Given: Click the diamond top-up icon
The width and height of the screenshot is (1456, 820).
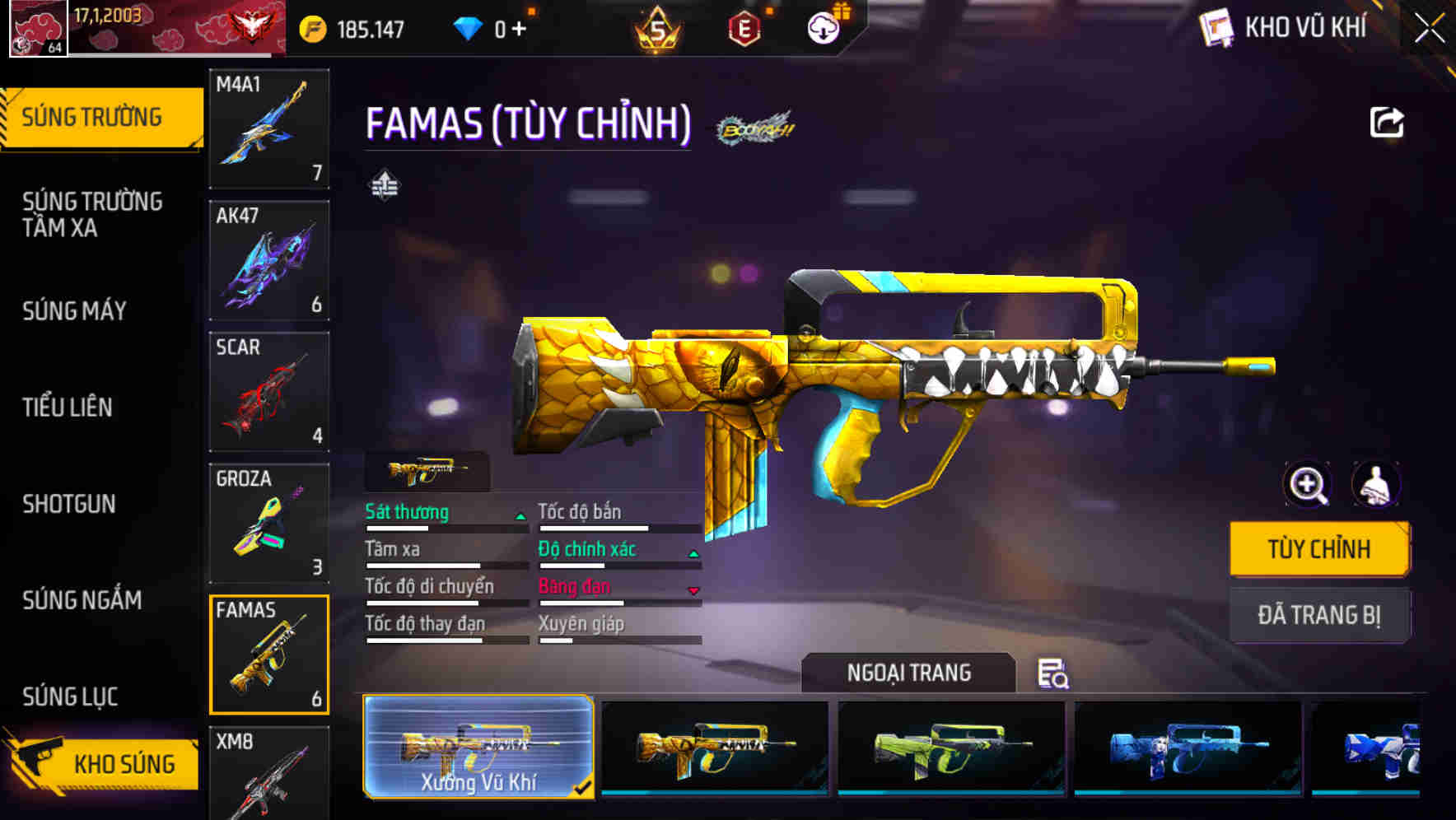Looking at the screenshot, I should pos(469,27).
